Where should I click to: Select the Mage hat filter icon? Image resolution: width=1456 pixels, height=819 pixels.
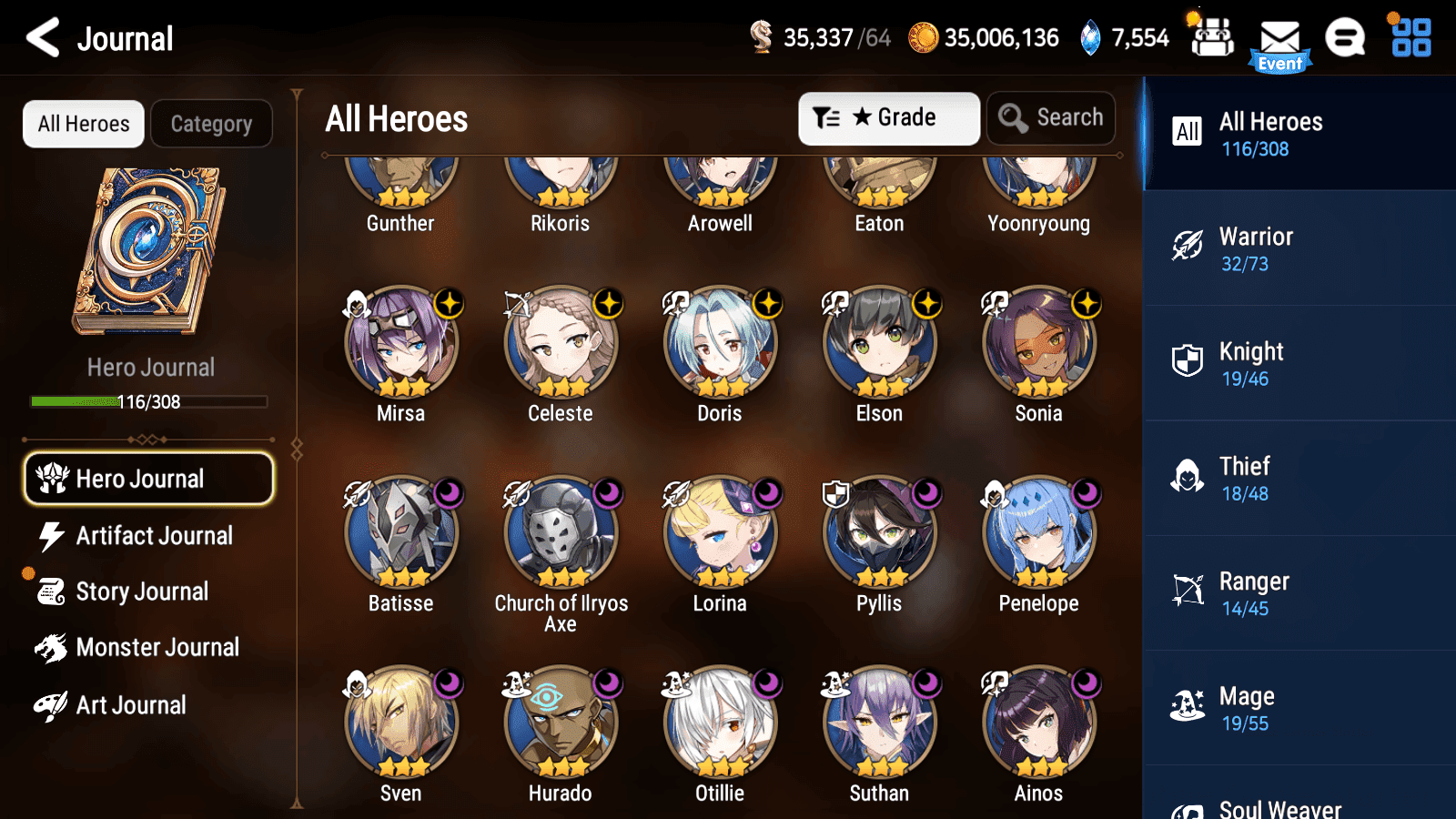[1188, 705]
